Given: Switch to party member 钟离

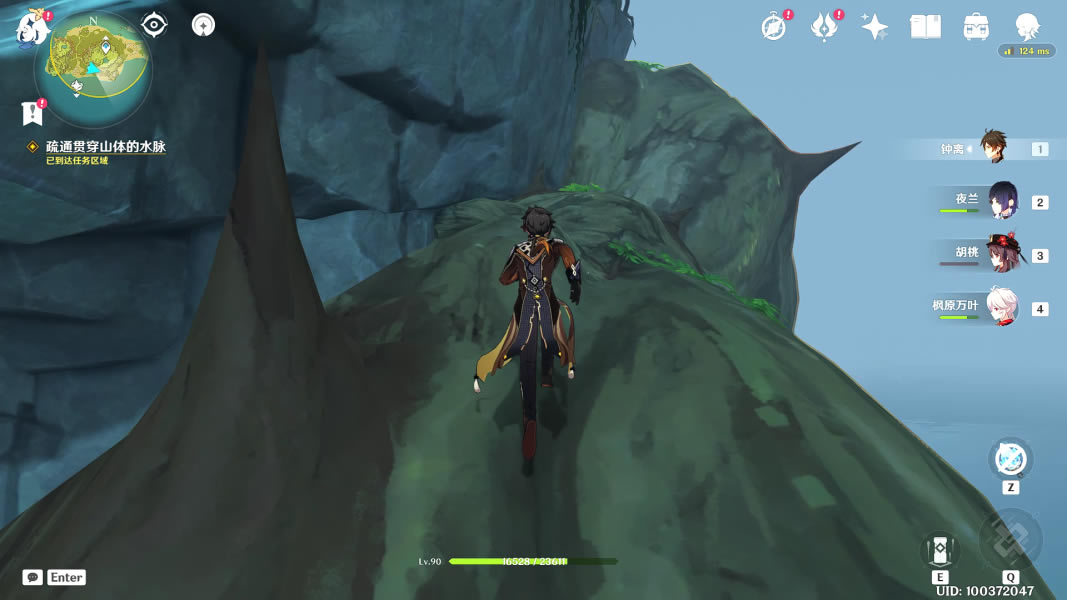Looking at the screenshot, I should (x=993, y=148).
